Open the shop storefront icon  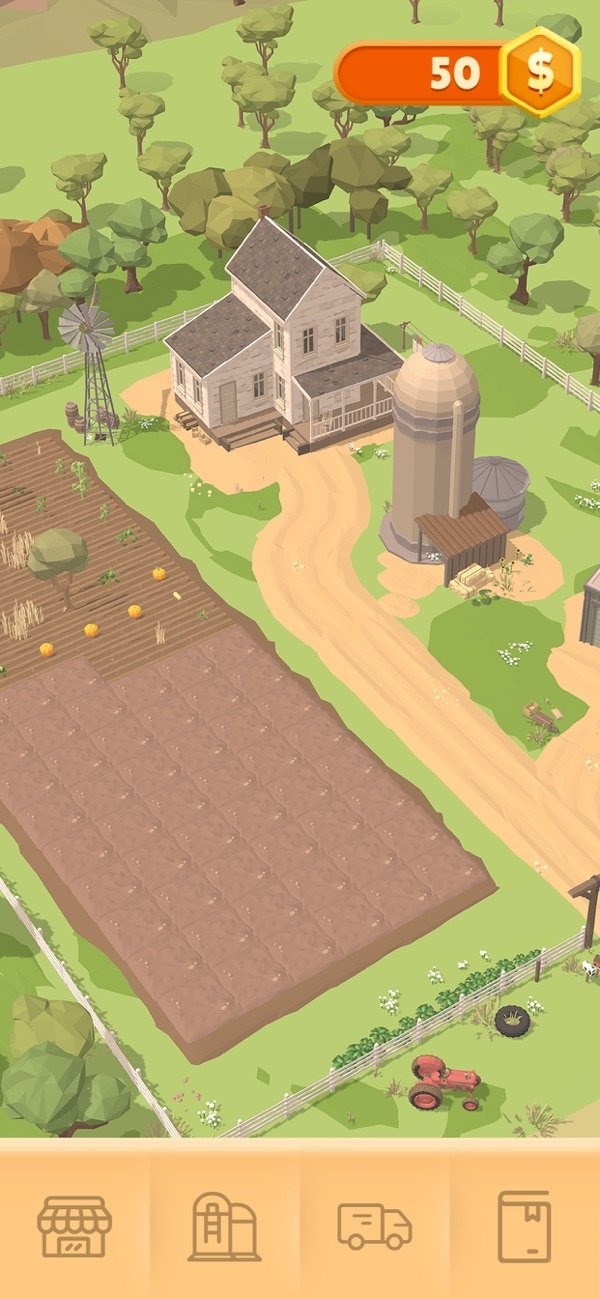(75, 1225)
